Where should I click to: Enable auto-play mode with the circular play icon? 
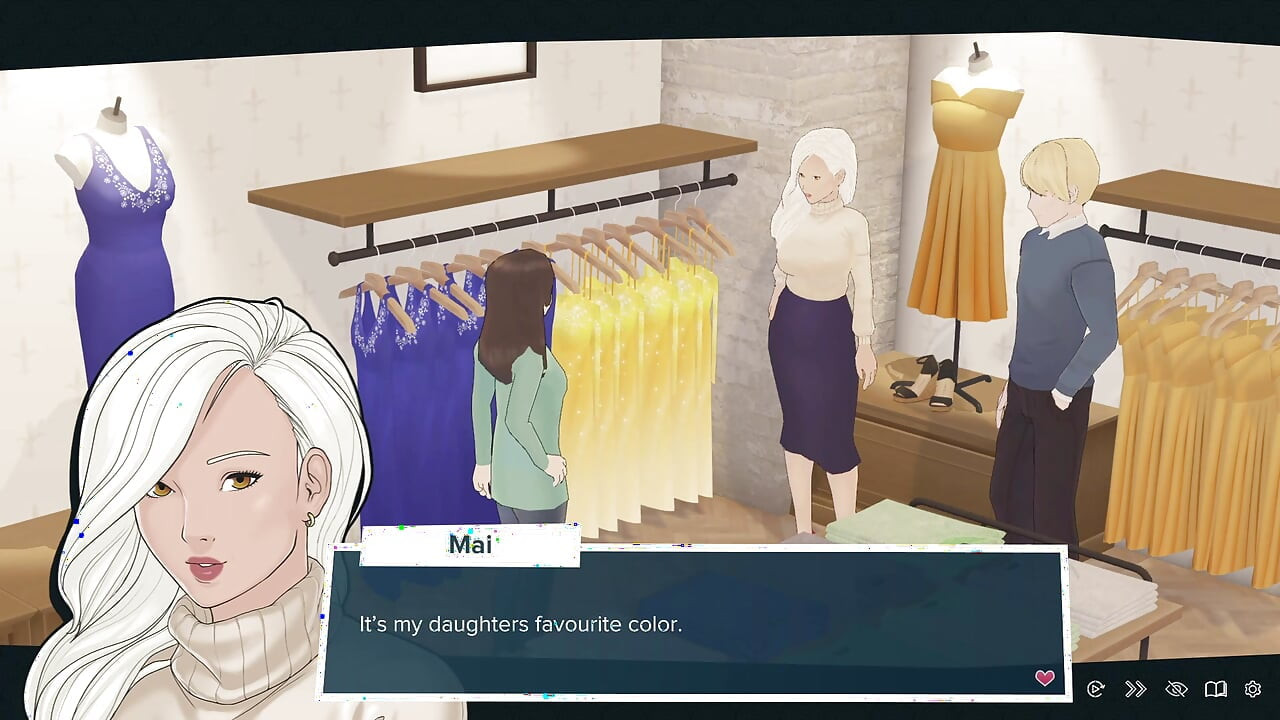(1096, 689)
